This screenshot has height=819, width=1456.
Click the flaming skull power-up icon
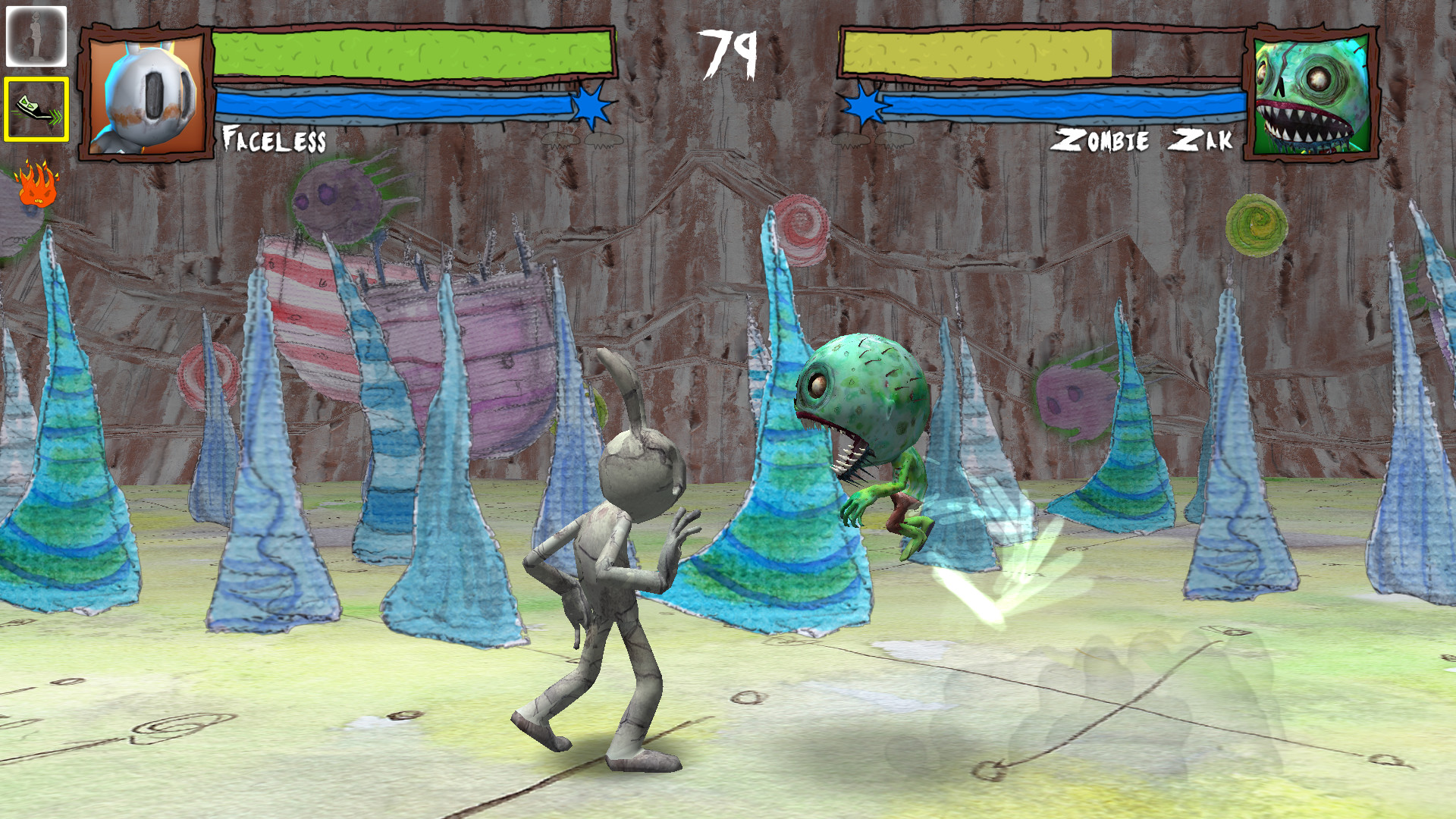[x=35, y=185]
